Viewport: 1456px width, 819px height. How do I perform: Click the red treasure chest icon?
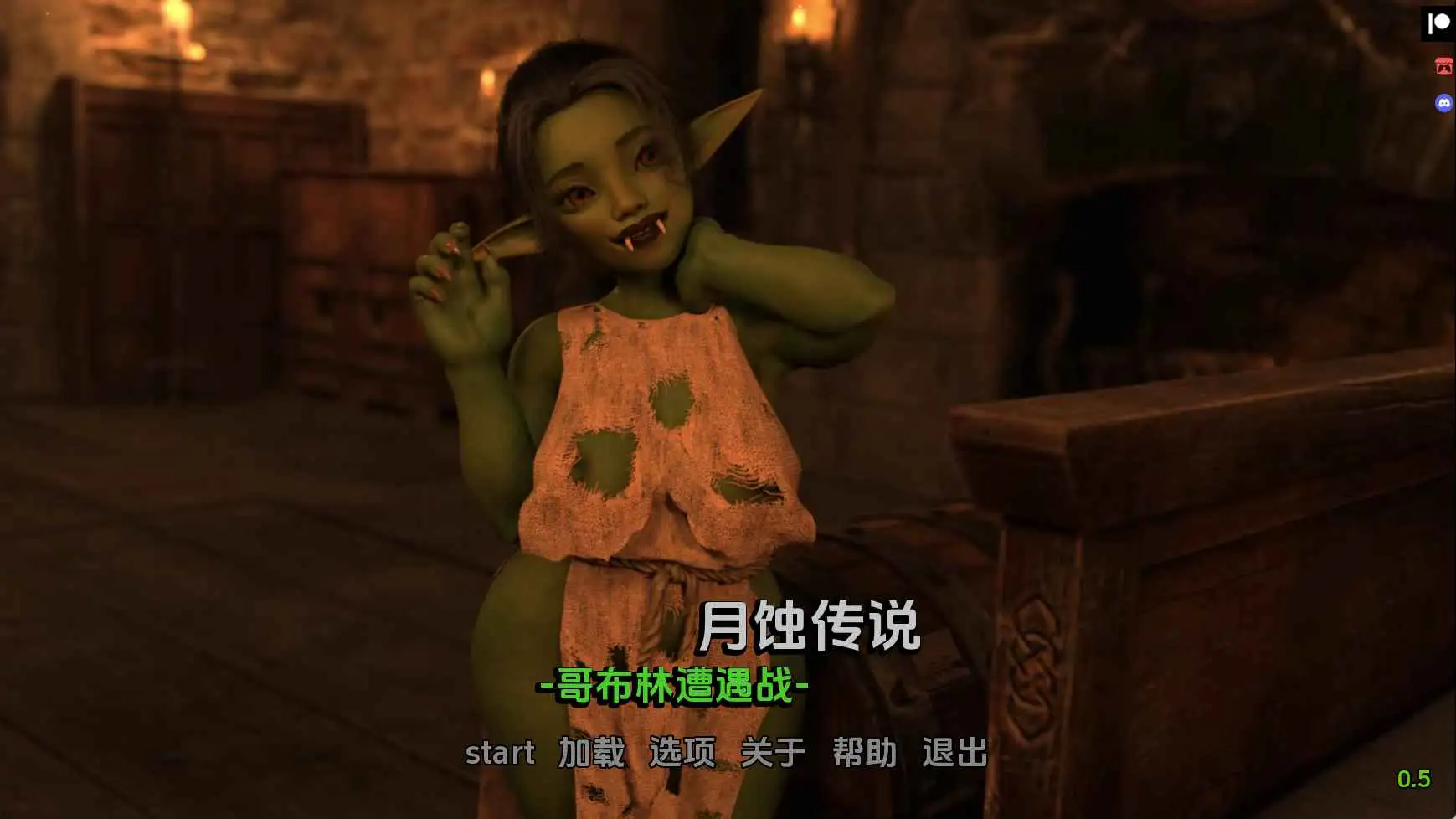[1442, 64]
